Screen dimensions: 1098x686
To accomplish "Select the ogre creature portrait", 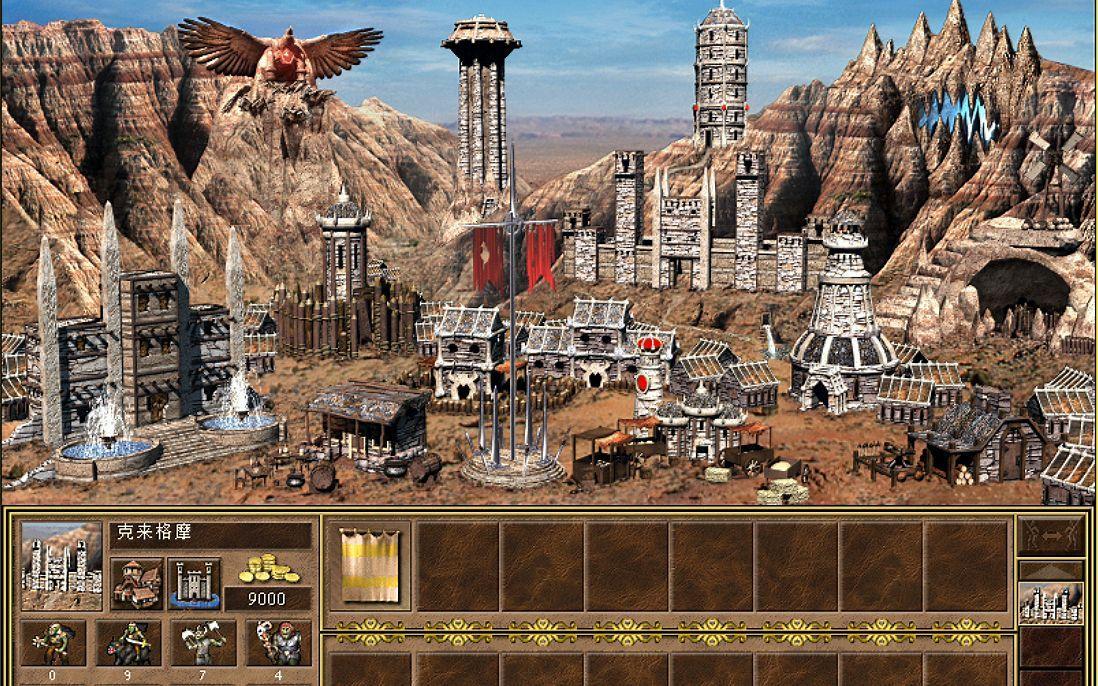I will click(x=278, y=643).
